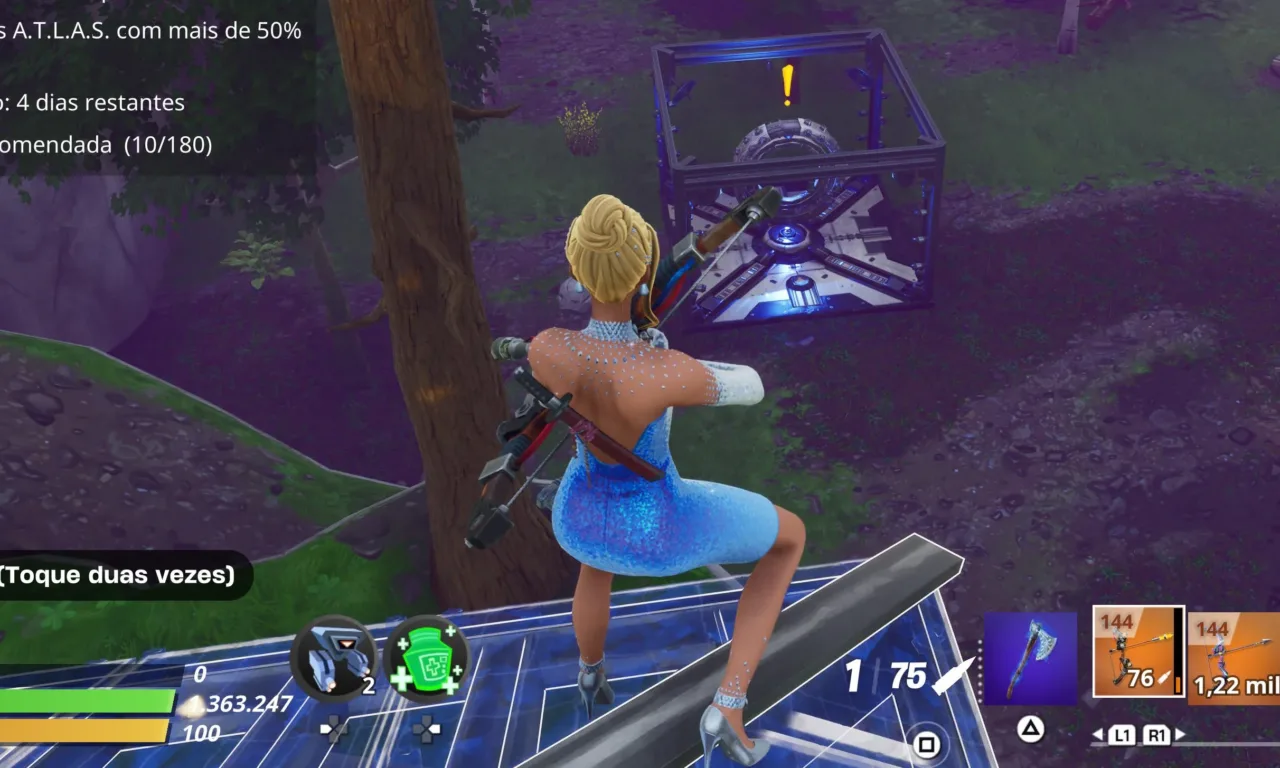Screen dimensions: 1280x768
Task: Click the left arrow beside the L1 prompt
Action: 1098,733
